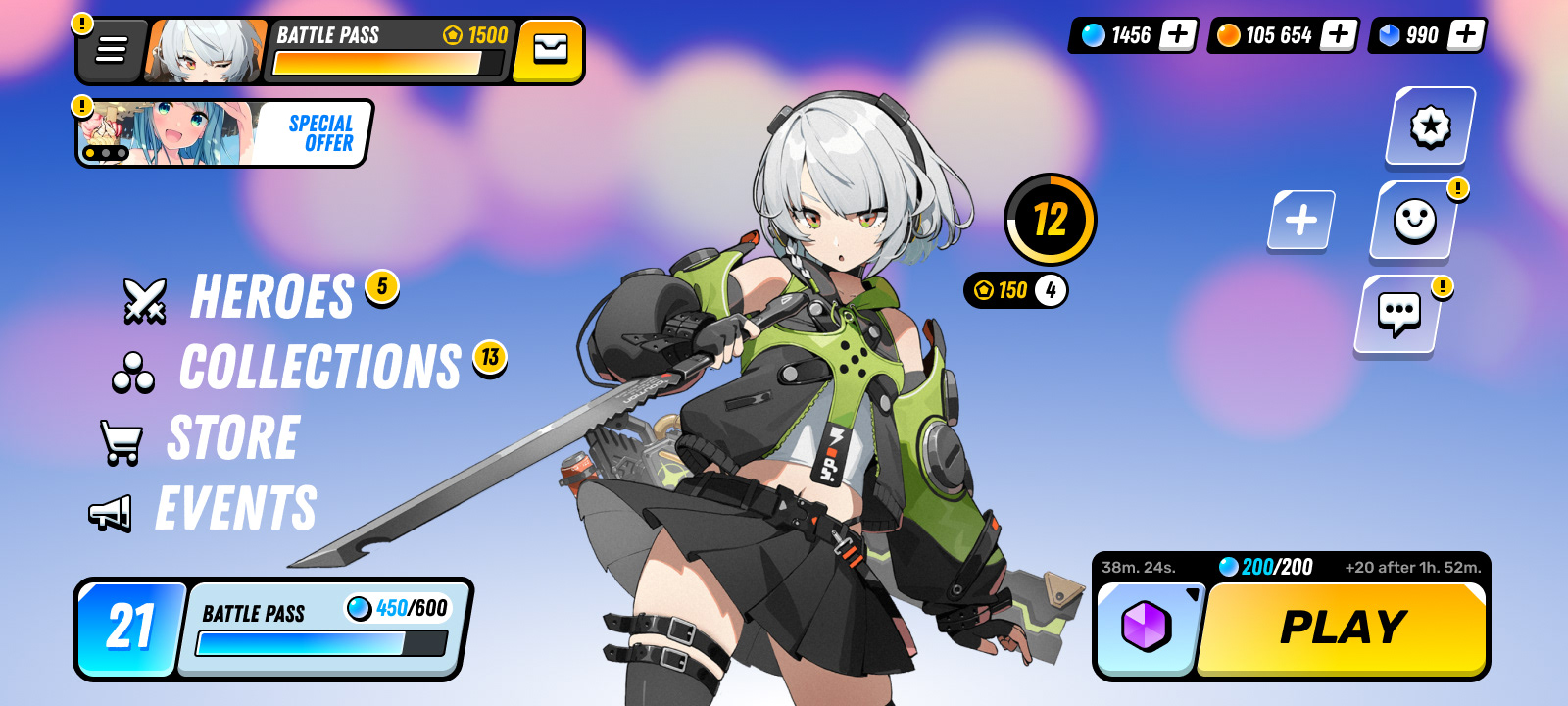Add more blue gem currency
Screen dimensions: 1568x706
[1466, 35]
